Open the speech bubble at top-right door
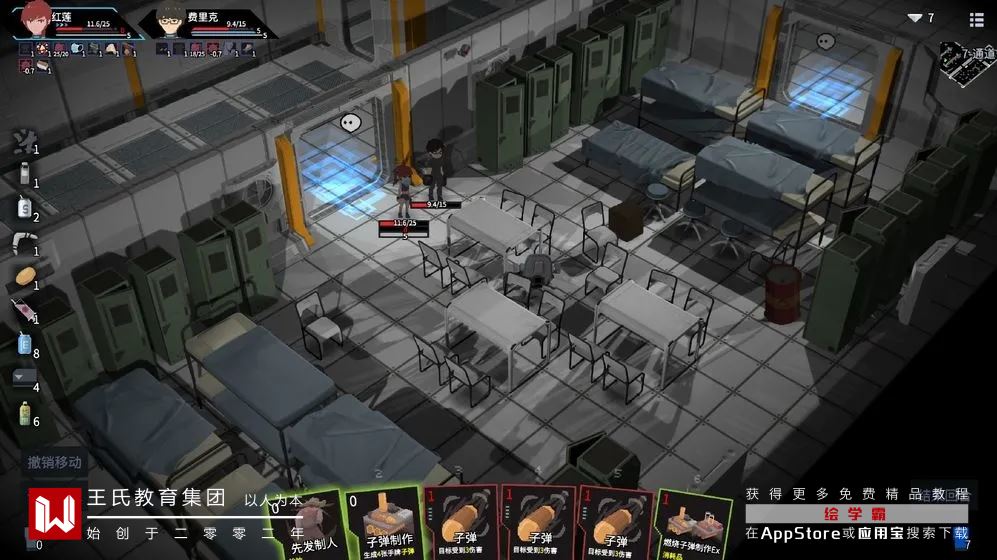 (x=825, y=41)
